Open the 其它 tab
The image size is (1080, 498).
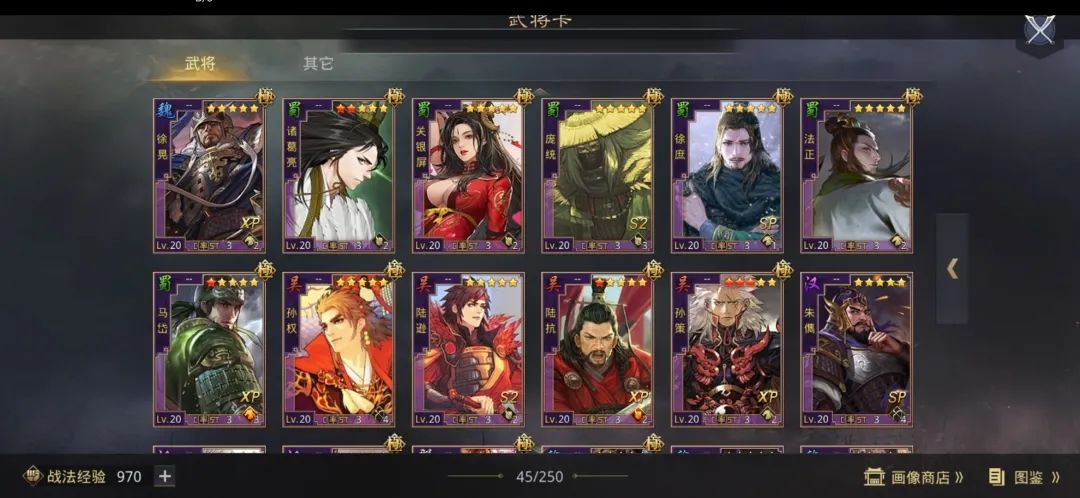[x=318, y=64]
